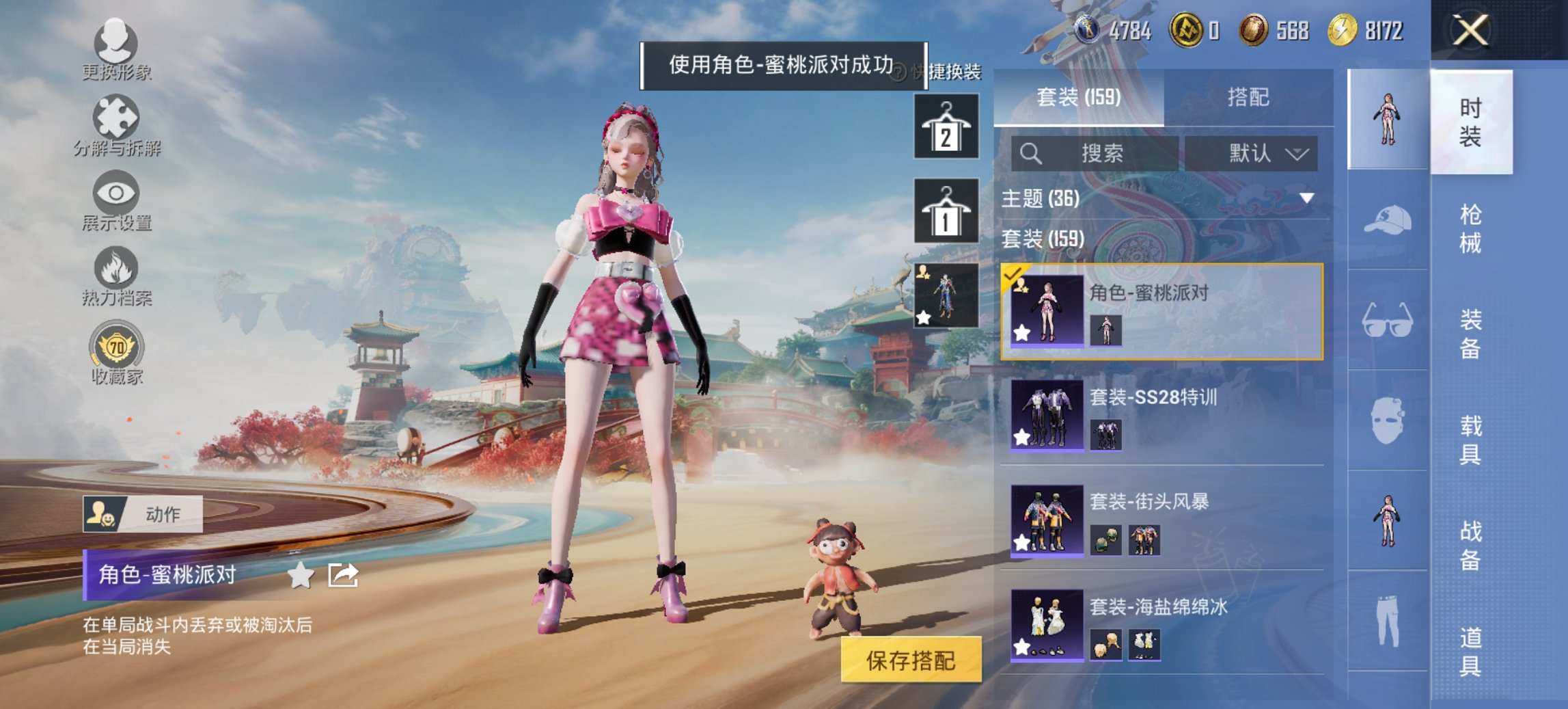Open the search magnifier in outfit panel
The image size is (1568, 709).
(x=1029, y=152)
